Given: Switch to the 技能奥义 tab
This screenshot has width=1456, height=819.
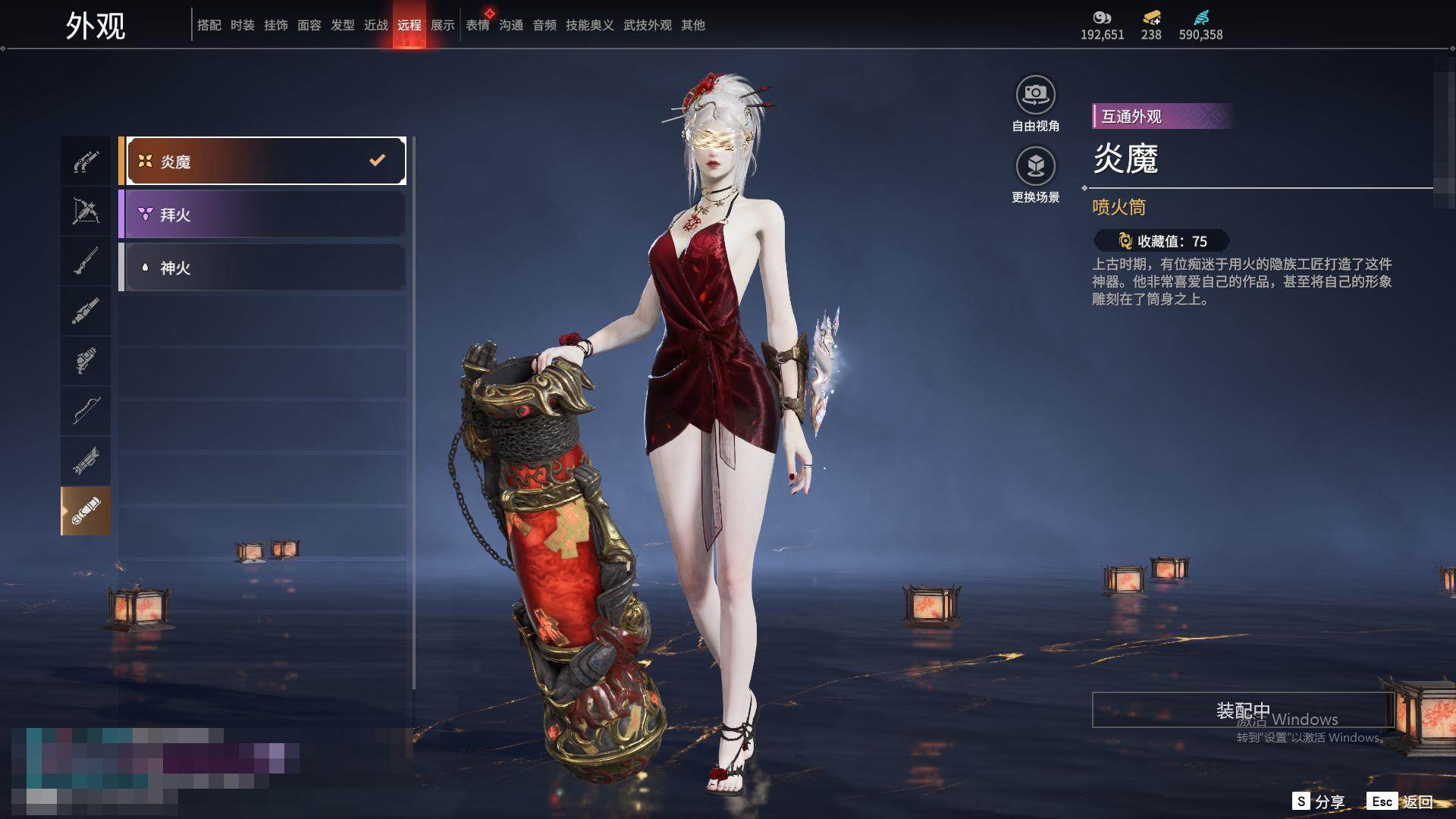Looking at the screenshot, I should [590, 25].
